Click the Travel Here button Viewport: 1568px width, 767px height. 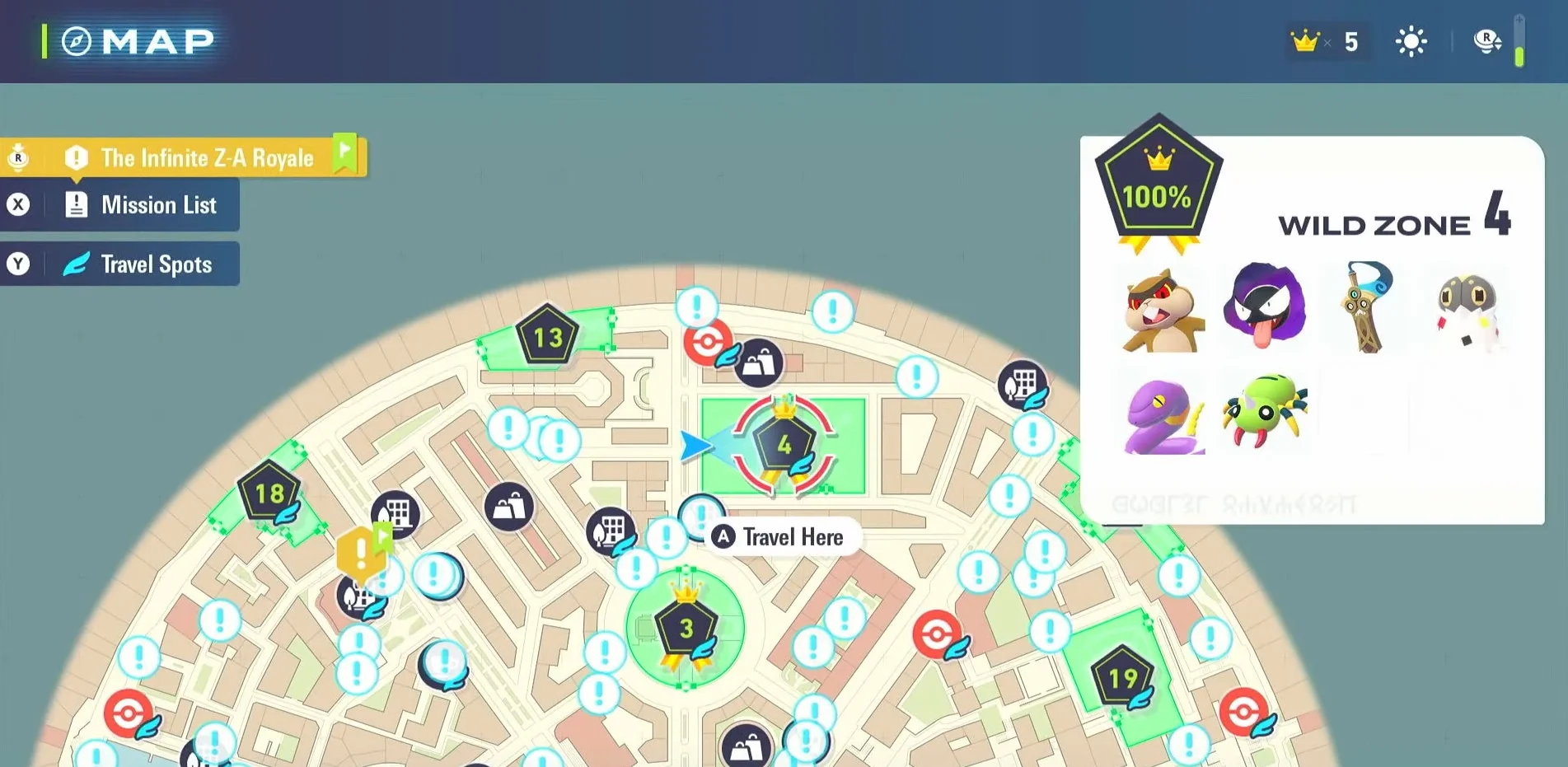(781, 536)
